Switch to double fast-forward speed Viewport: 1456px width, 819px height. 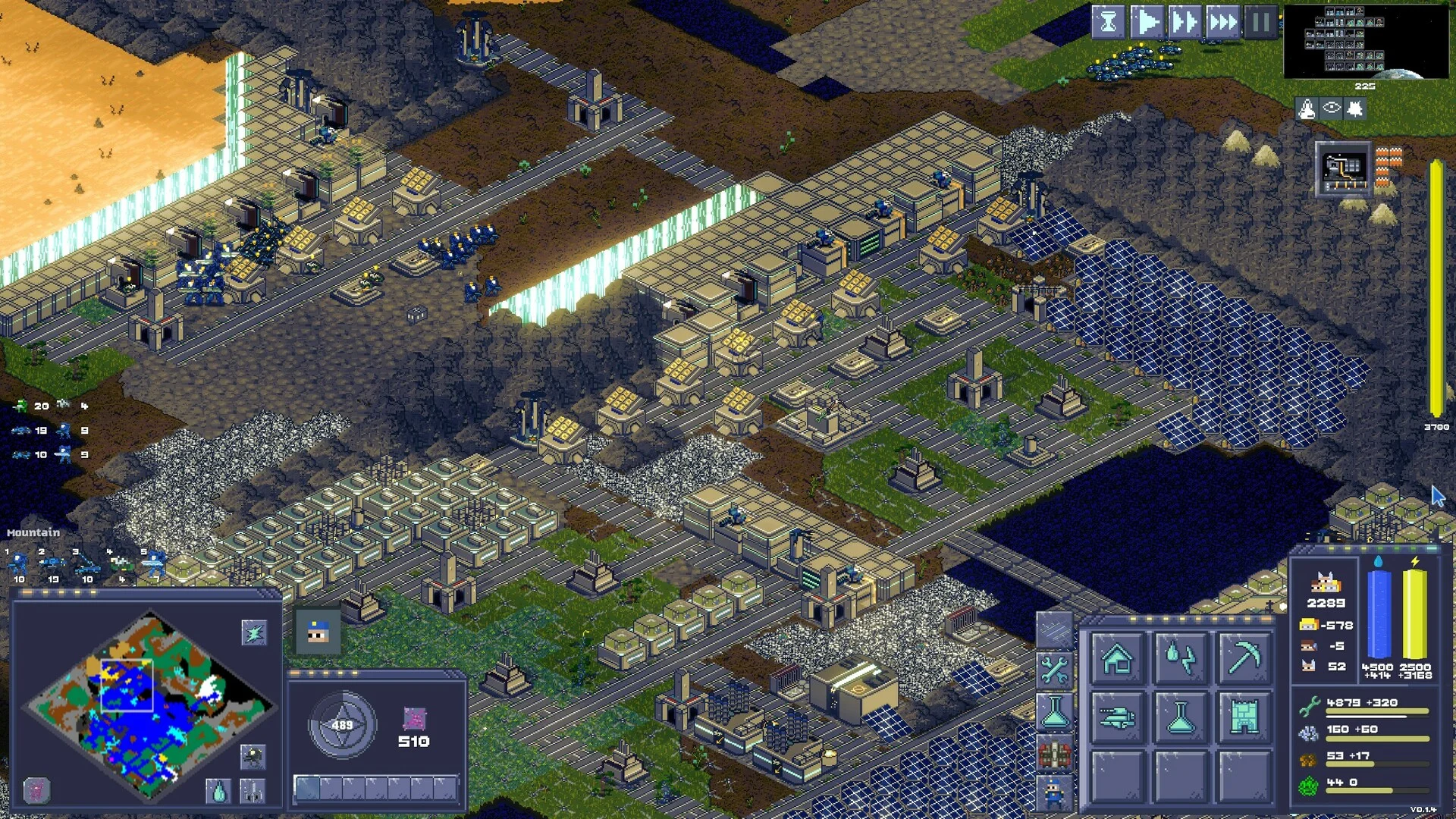[x=1185, y=23]
